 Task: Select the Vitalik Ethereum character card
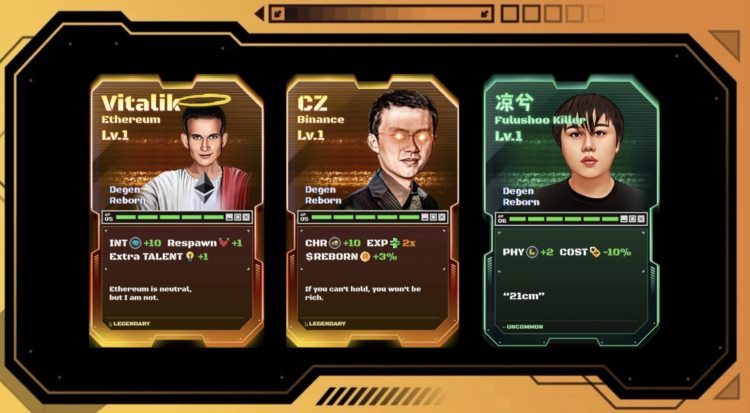(173, 210)
